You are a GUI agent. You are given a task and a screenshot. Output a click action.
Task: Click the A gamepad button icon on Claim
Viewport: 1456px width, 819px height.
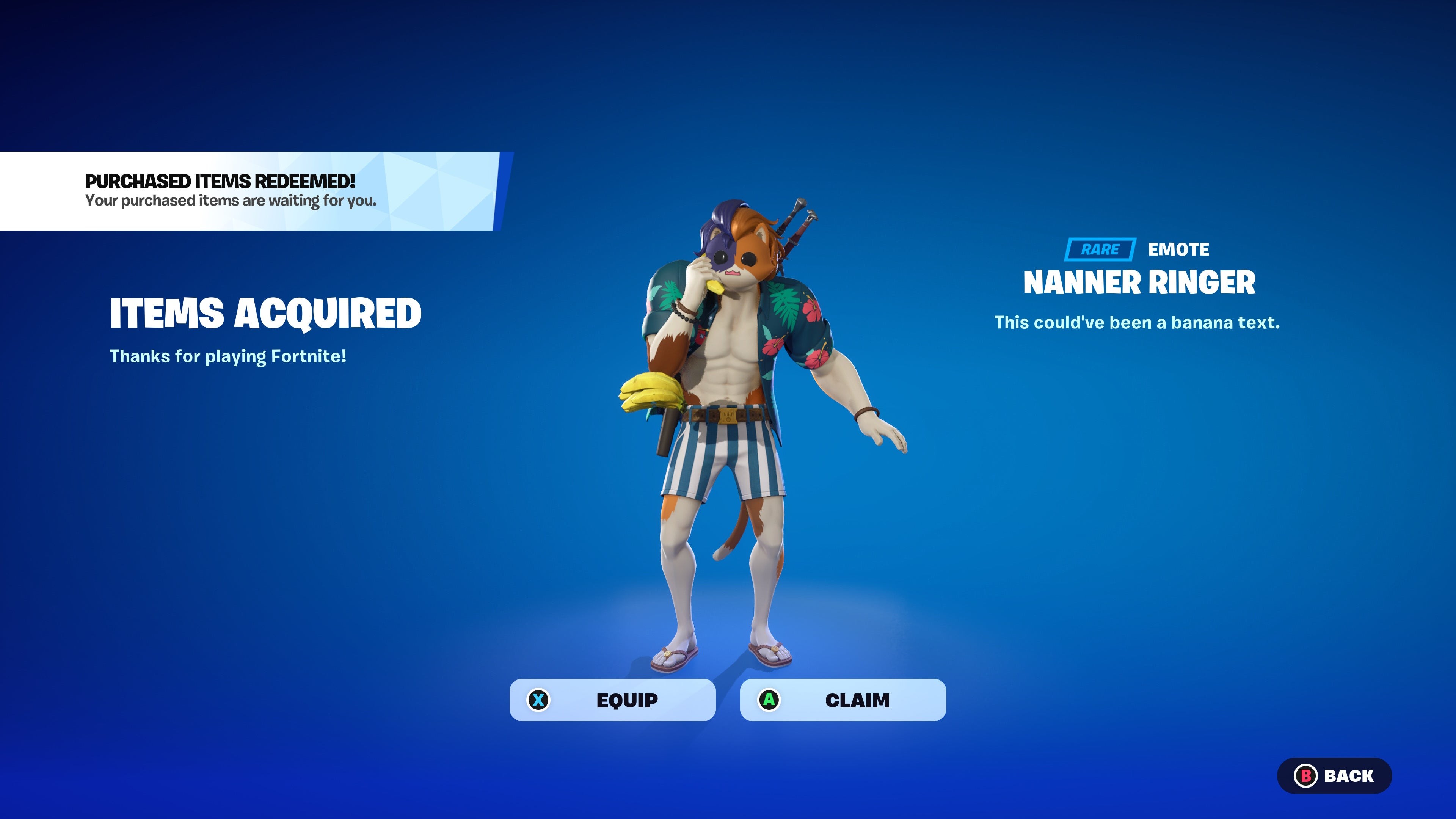click(x=769, y=700)
